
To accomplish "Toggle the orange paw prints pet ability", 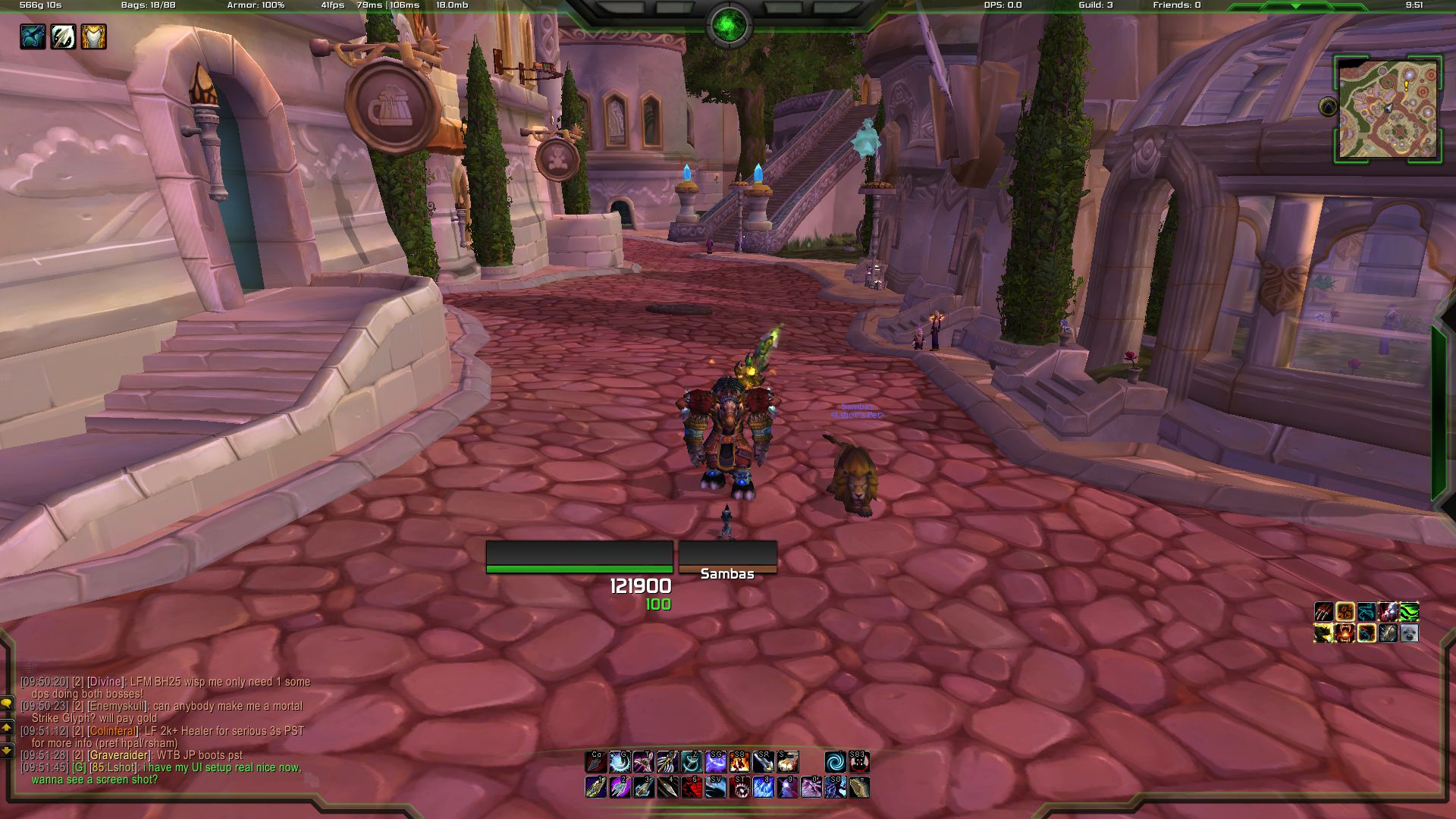I will click(1345, 612).
